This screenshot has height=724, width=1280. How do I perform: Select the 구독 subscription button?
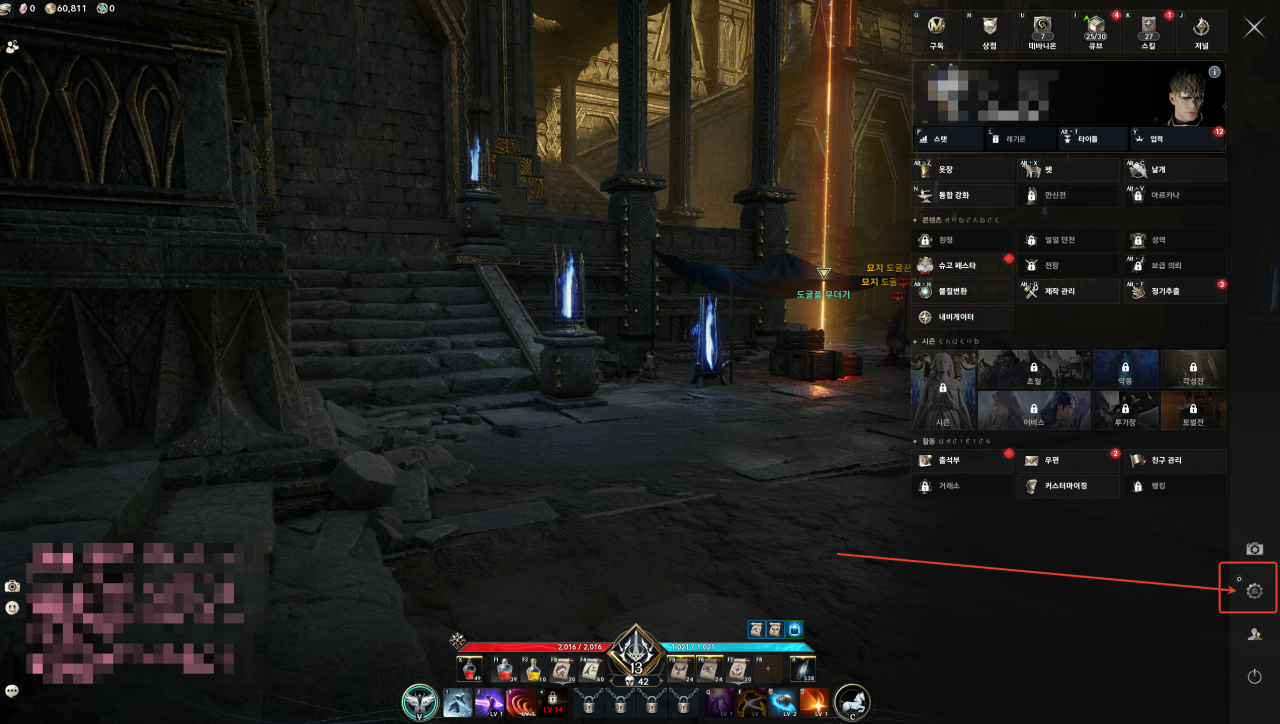pos(937,32)
